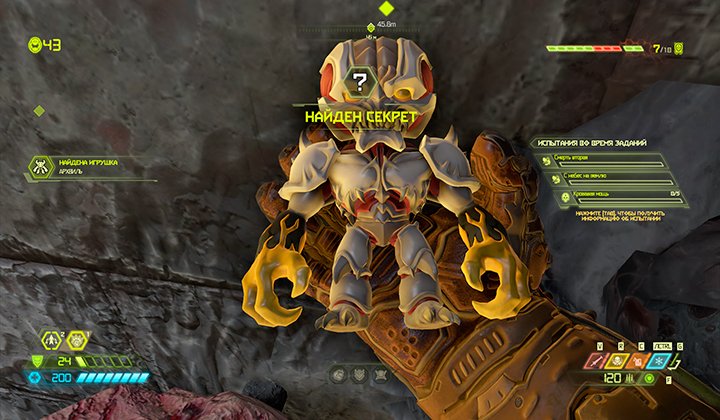Click the extra lives helmet icon
This screenshot has width=720, height=420.
tap(37, 44)
